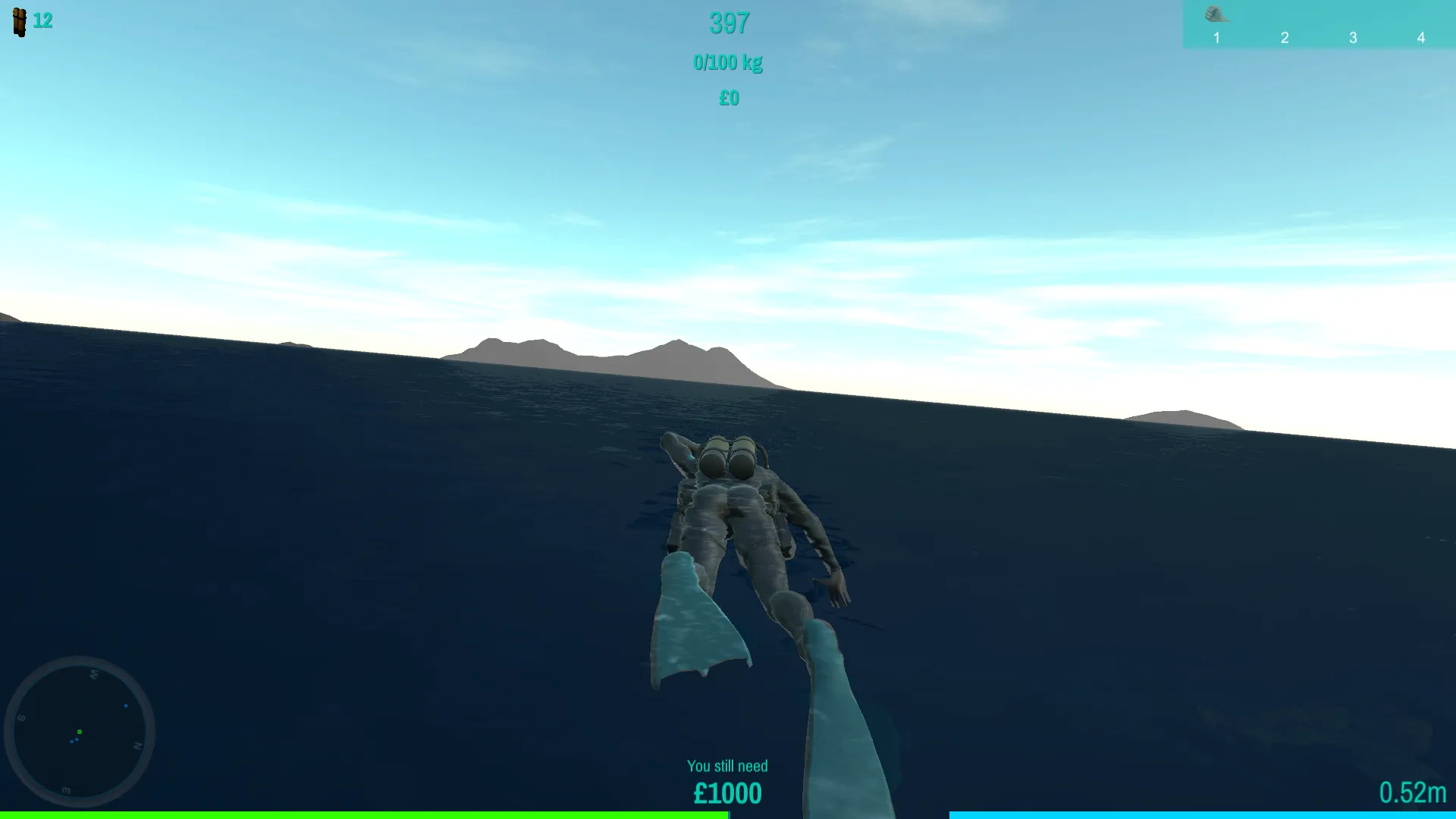The image size is (1456, 819).
Task: Click the S marker on the compass
Action: (21, 717)
